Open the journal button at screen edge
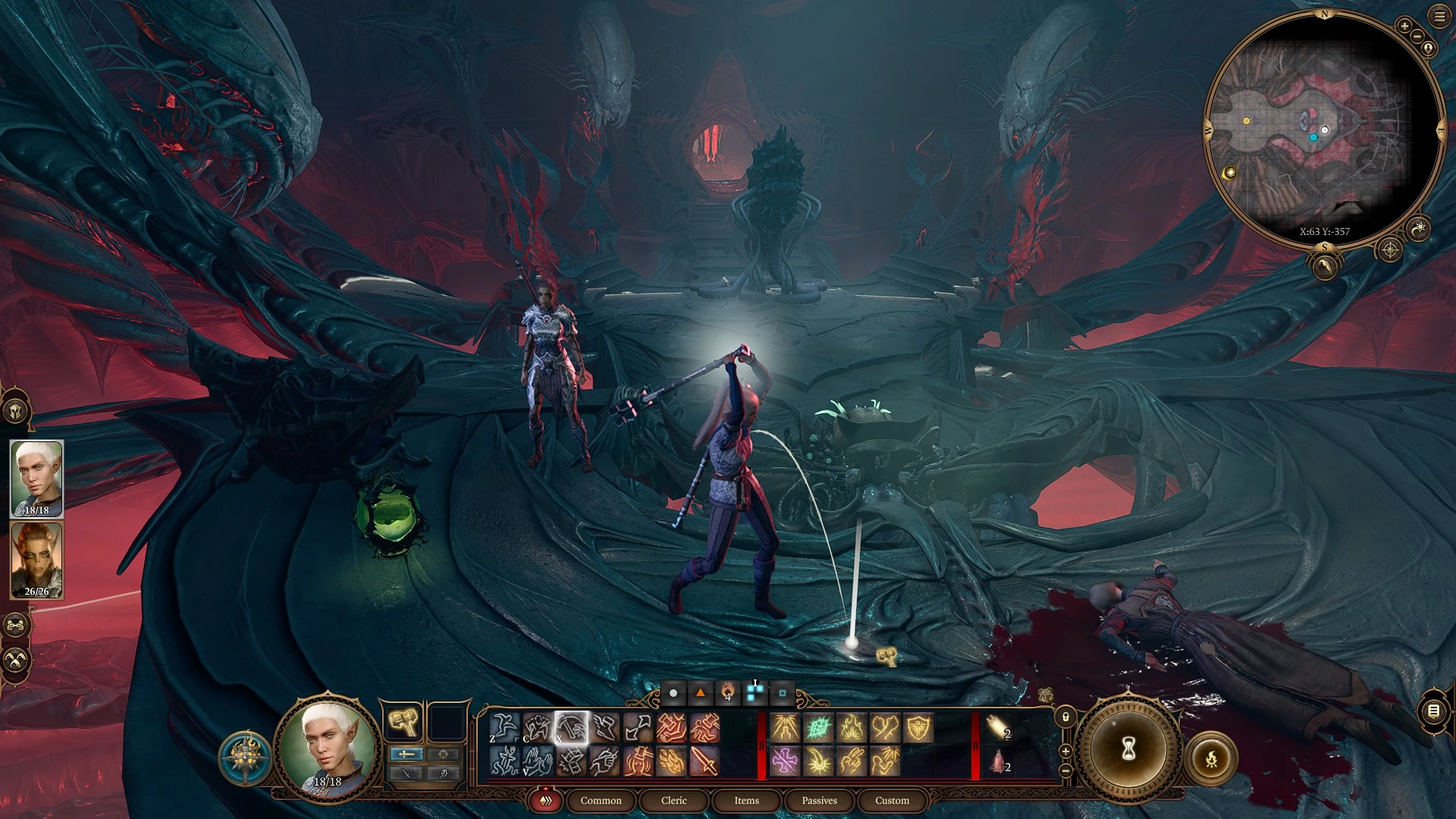Image resolution: width=1456 pixels, height=819 pixels. click(x=1433, y=711)
